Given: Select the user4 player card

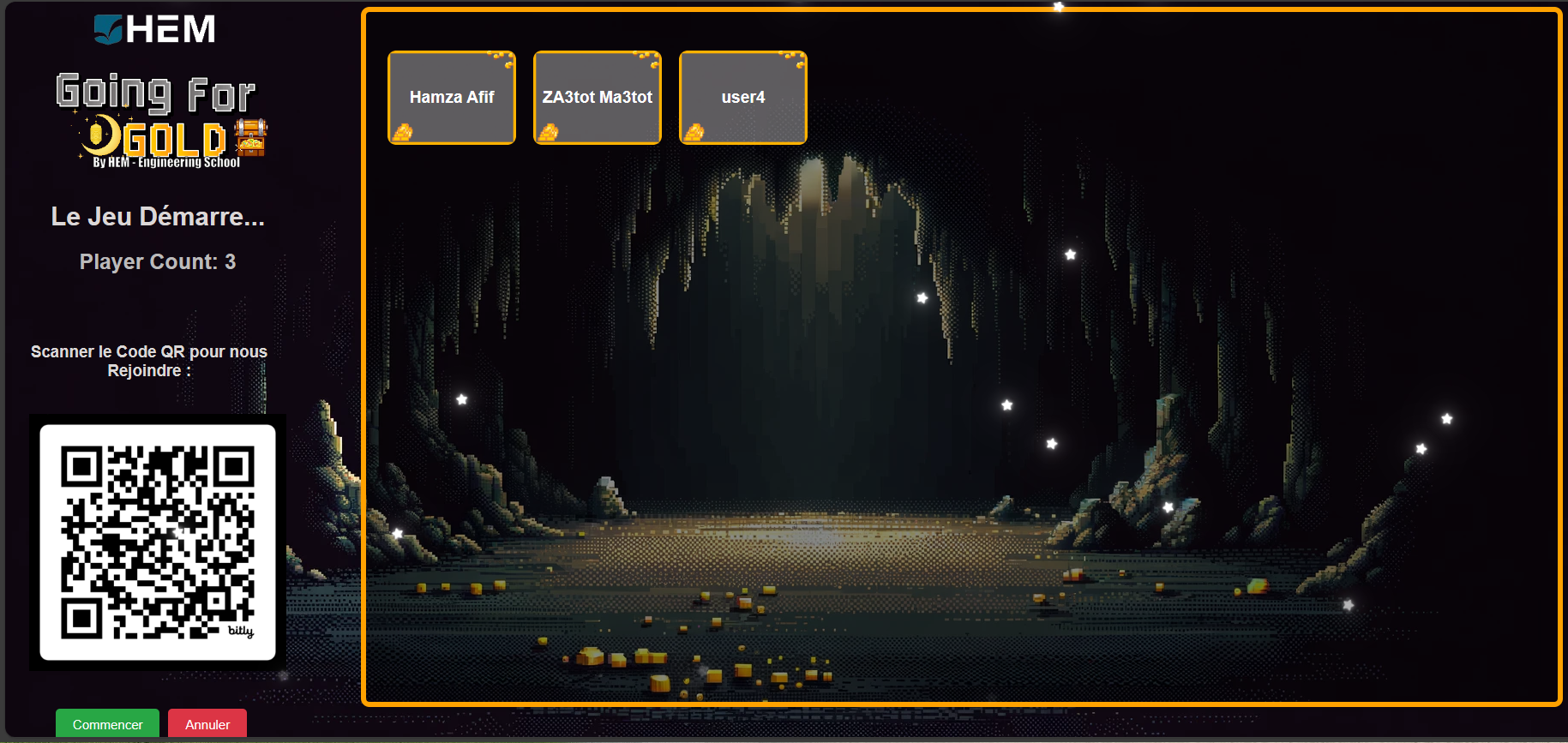Looking at the screenshot, I should (x=742, y=97).
